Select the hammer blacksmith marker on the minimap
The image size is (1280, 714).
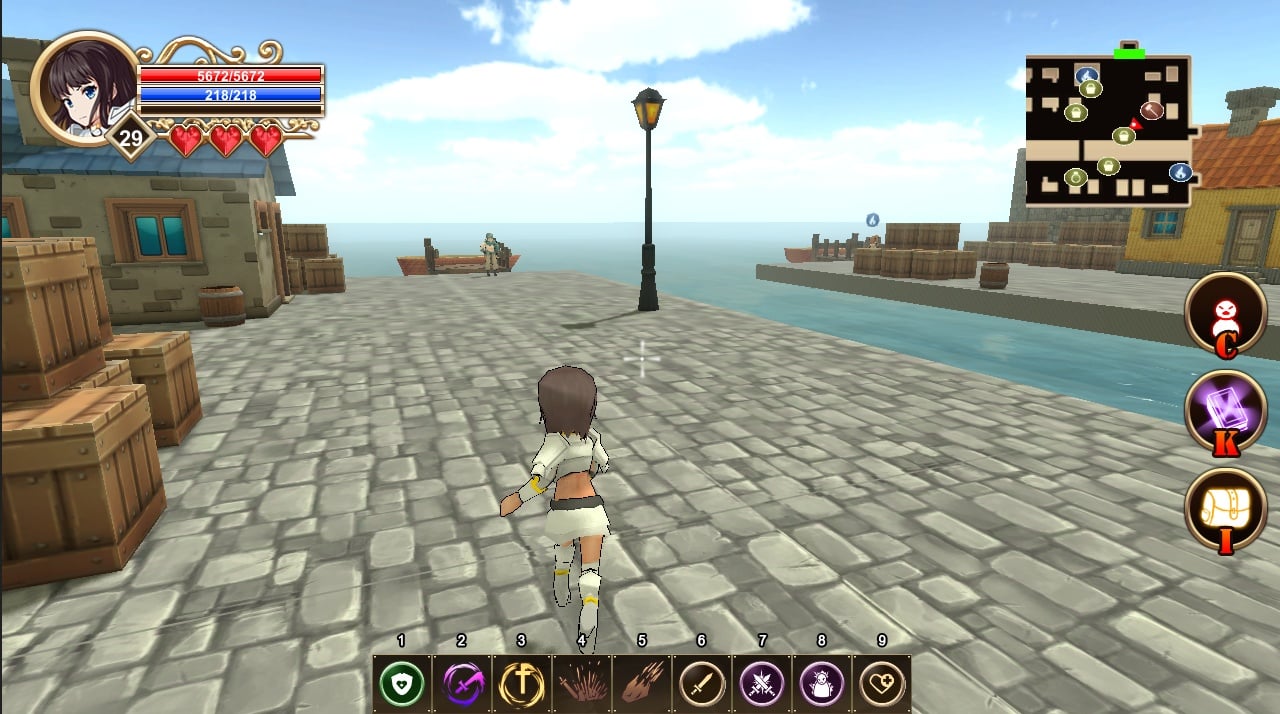pos(1151,110)
